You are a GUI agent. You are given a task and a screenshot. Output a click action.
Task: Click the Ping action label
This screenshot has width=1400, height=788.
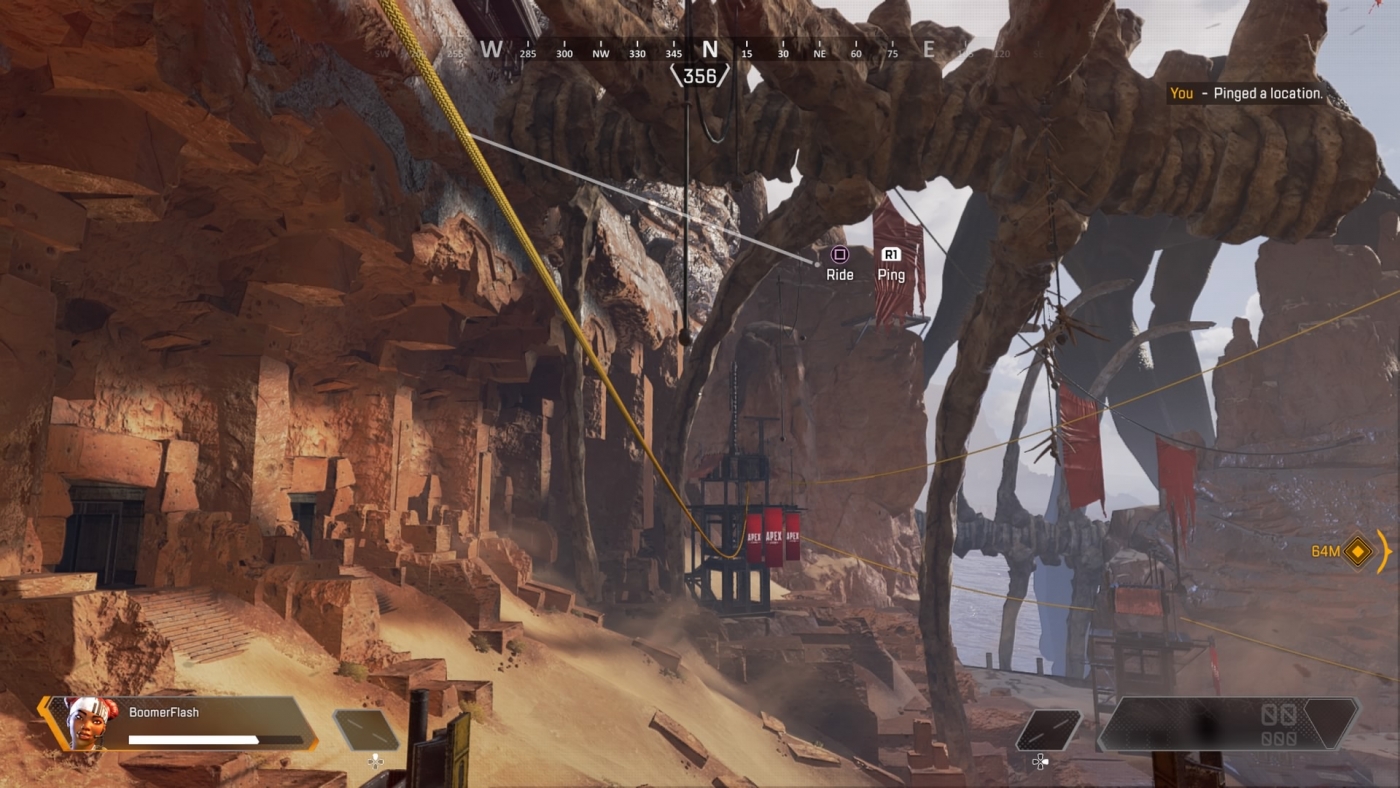click(890, 274)
